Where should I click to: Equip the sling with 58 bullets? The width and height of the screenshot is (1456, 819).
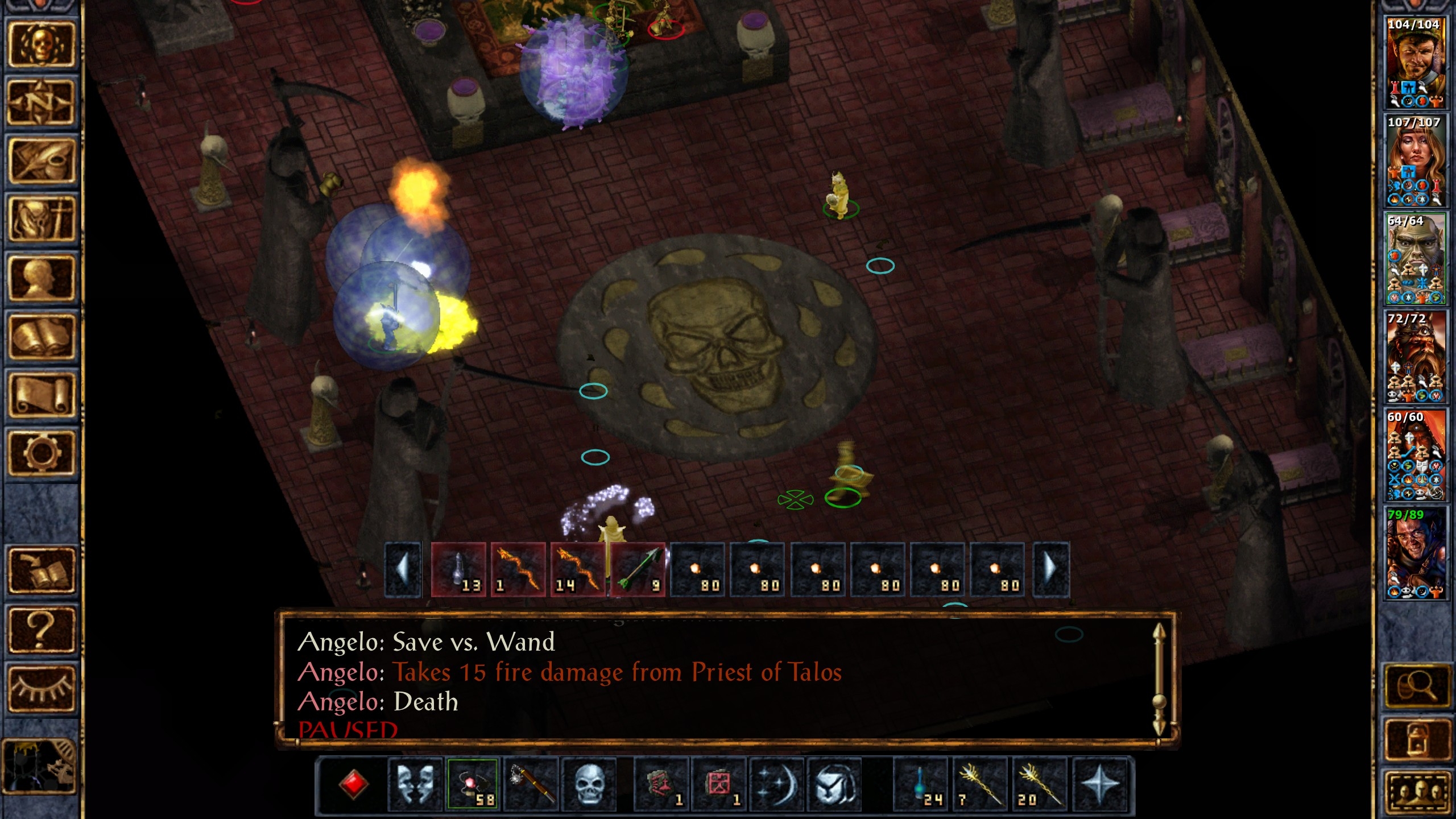473,785
